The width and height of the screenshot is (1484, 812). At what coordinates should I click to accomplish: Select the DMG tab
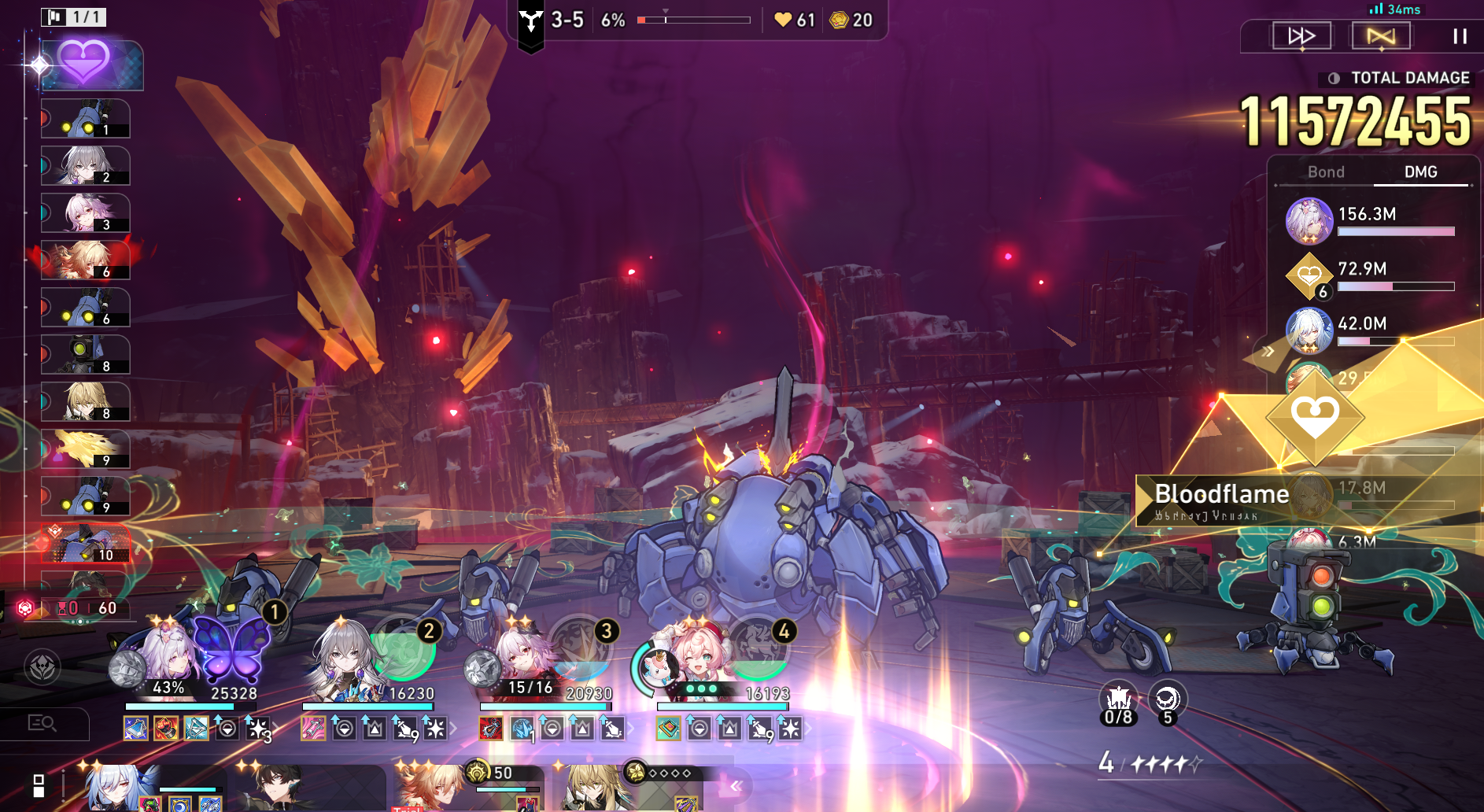[x=1420, y=172]
